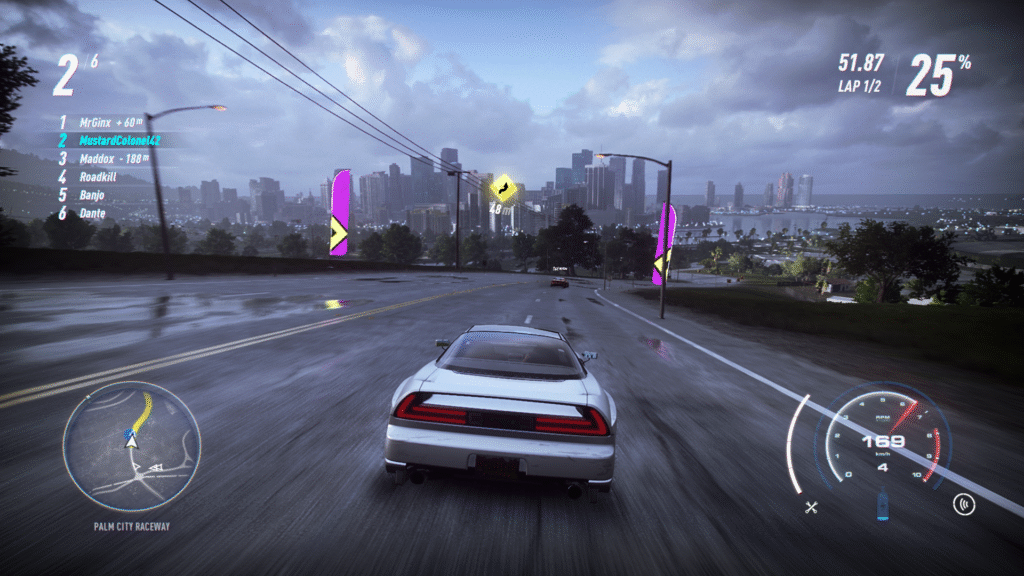Click the circular minimap
This screenshot has width=1024, height=576.
point(131,446)
